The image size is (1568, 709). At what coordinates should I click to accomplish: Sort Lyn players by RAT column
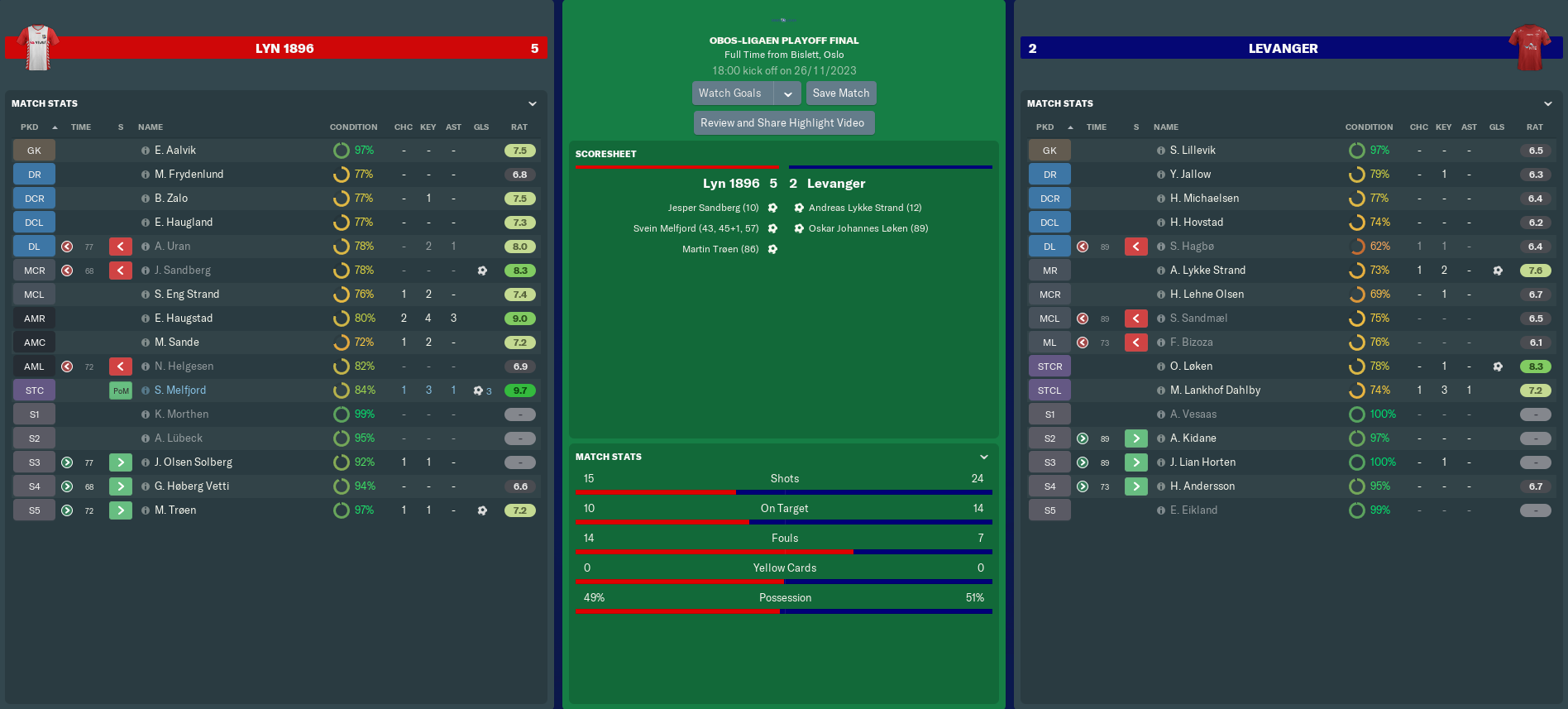coord(519,127)
